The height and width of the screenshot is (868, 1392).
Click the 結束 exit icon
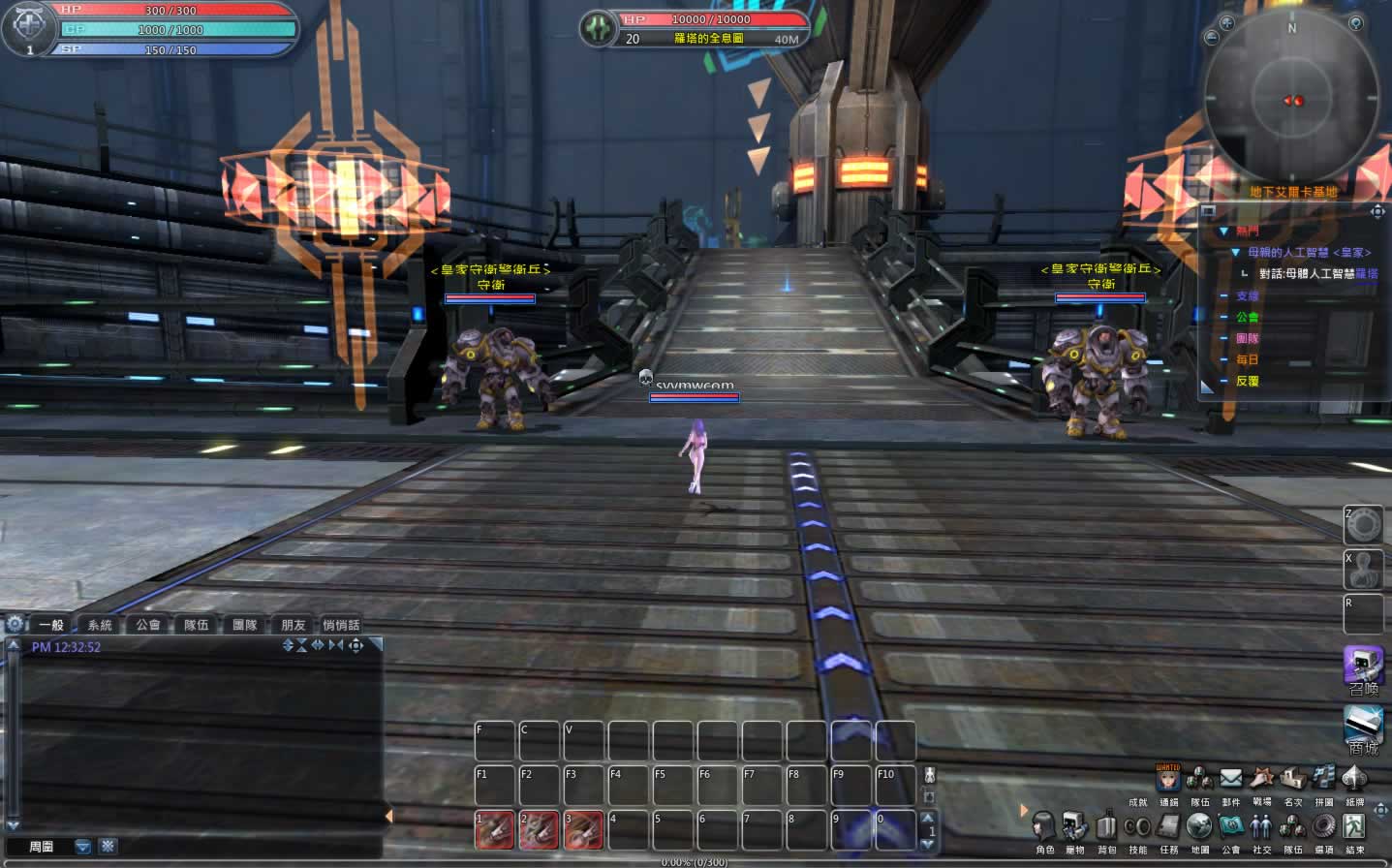coord(1354,826)
